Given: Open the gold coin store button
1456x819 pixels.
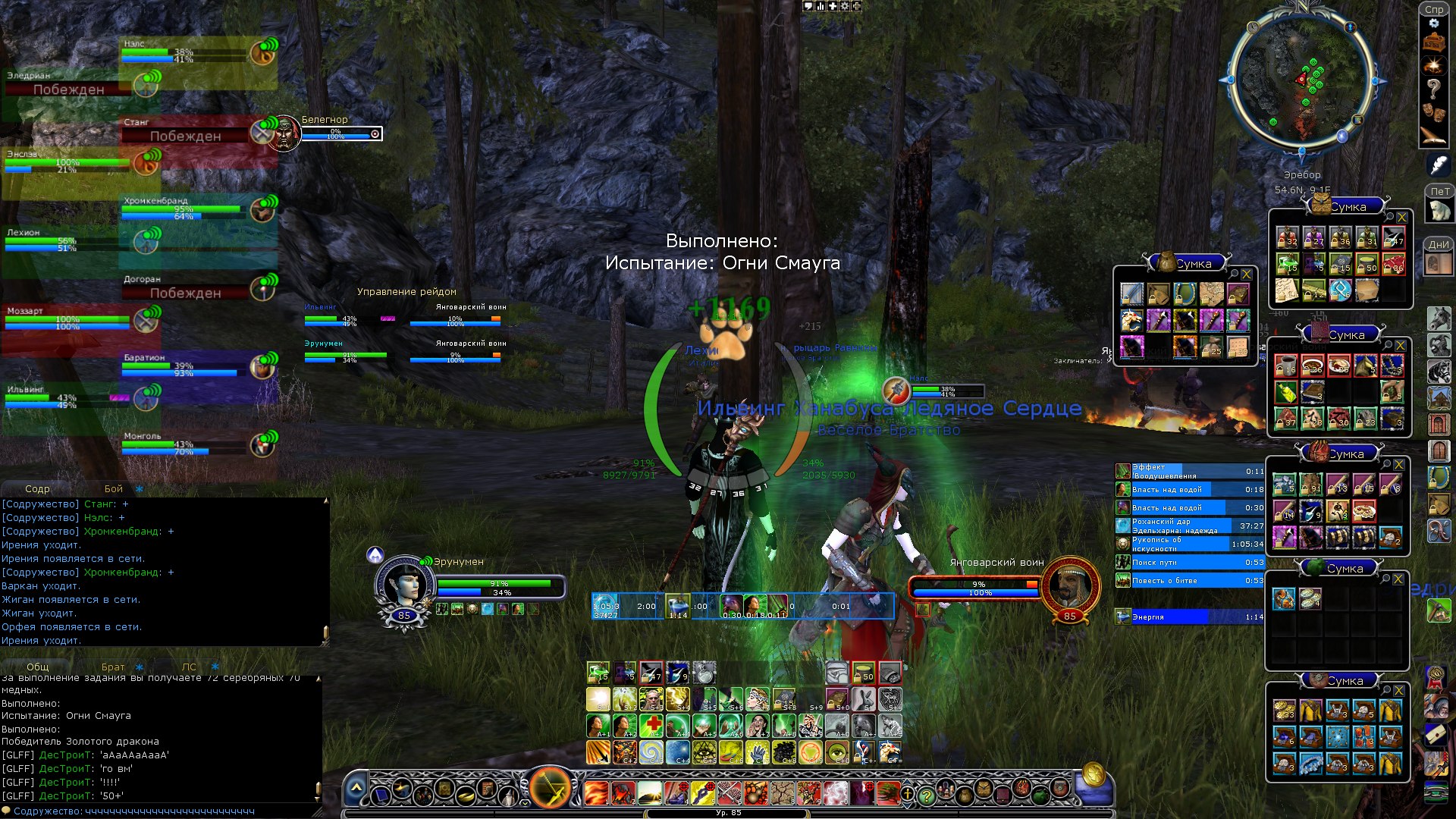Looking at the screenshot, I should coord(1093,775).
